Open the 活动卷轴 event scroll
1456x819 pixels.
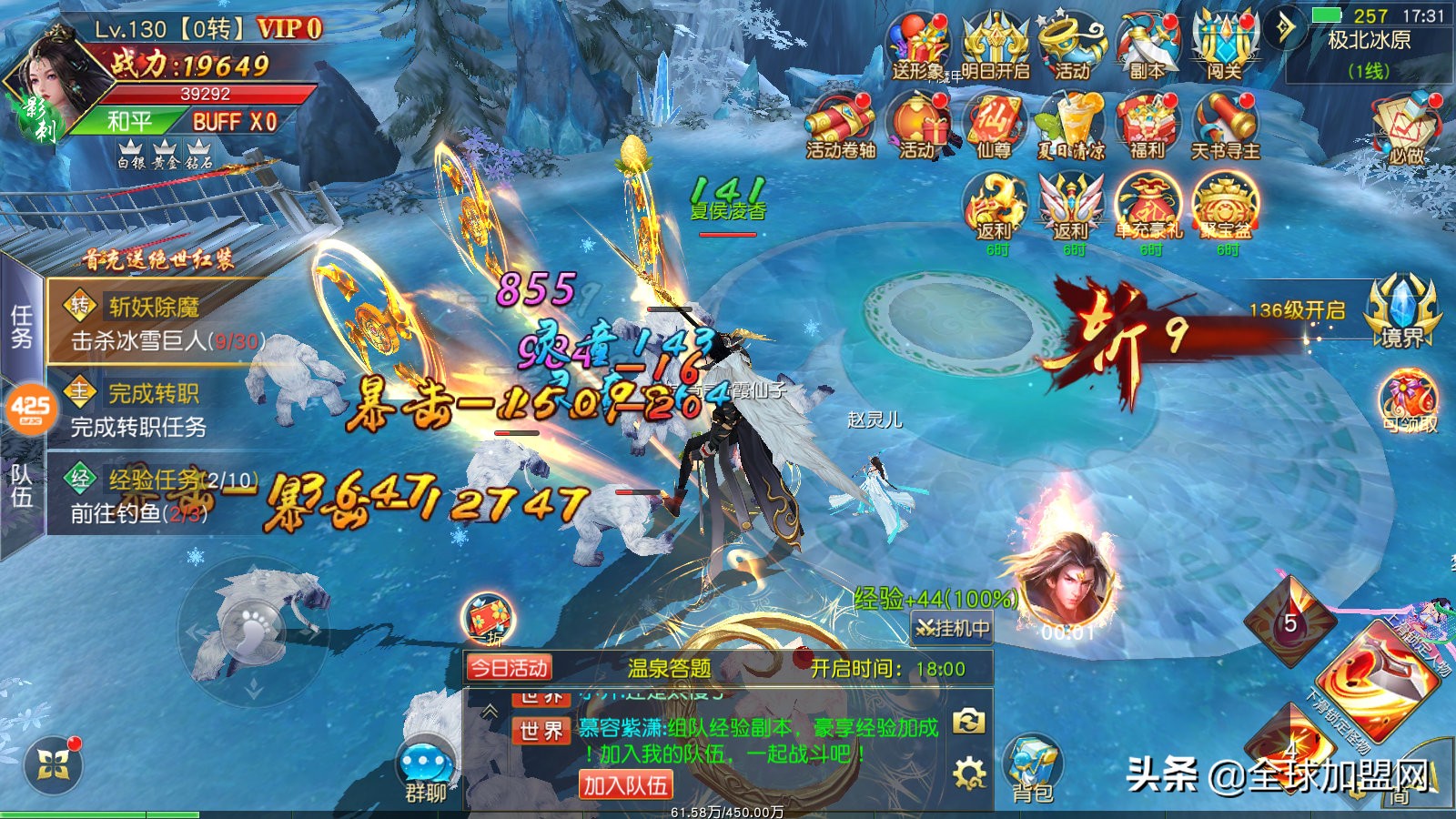click(840, 127)
